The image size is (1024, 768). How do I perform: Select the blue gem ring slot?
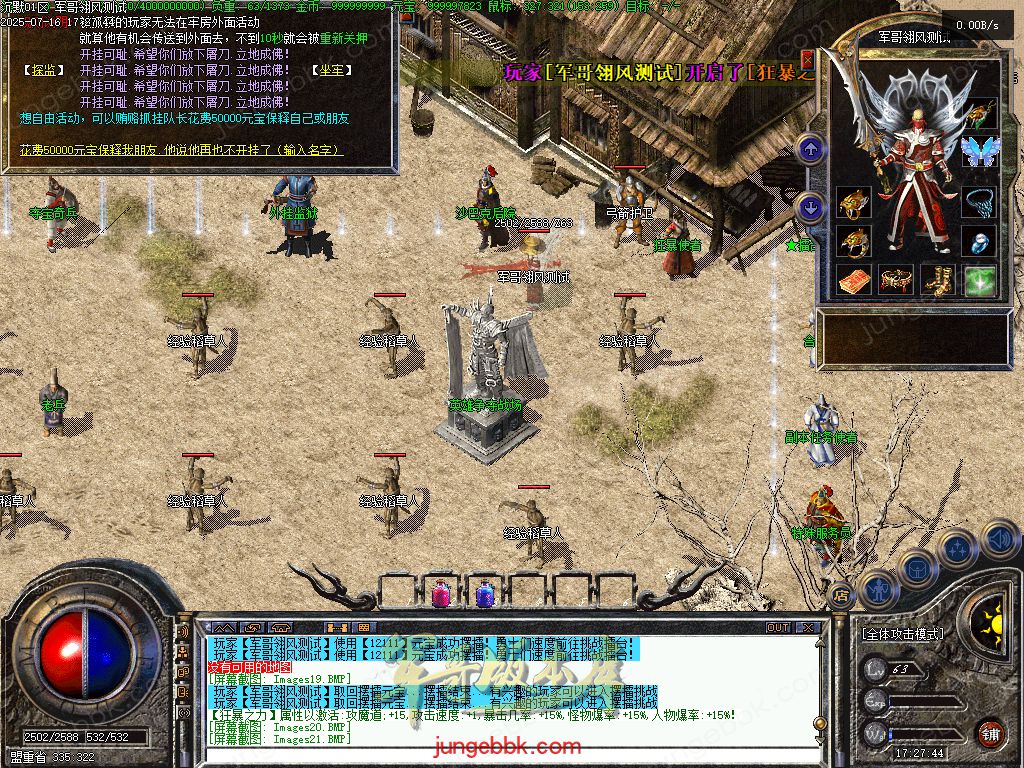click(979, 241)
